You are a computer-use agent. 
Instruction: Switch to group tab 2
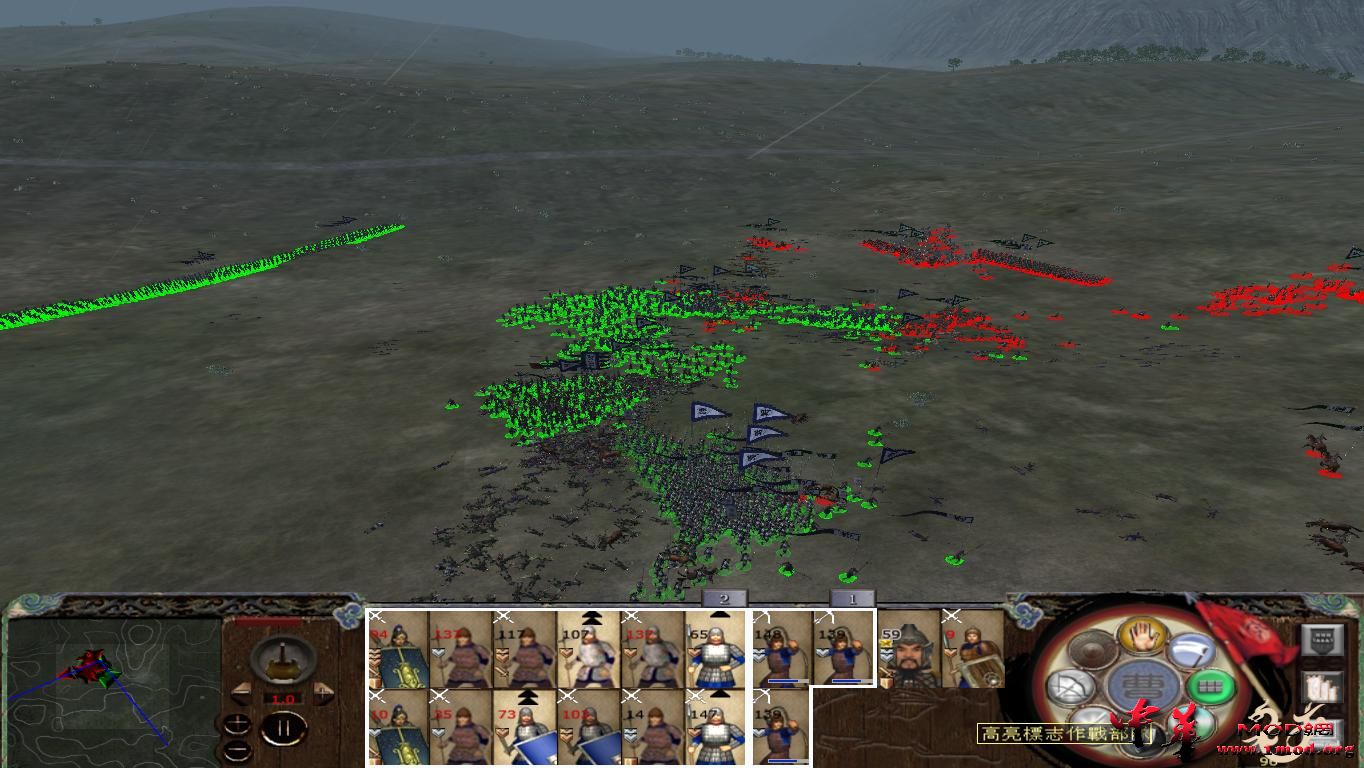point(723,600)
